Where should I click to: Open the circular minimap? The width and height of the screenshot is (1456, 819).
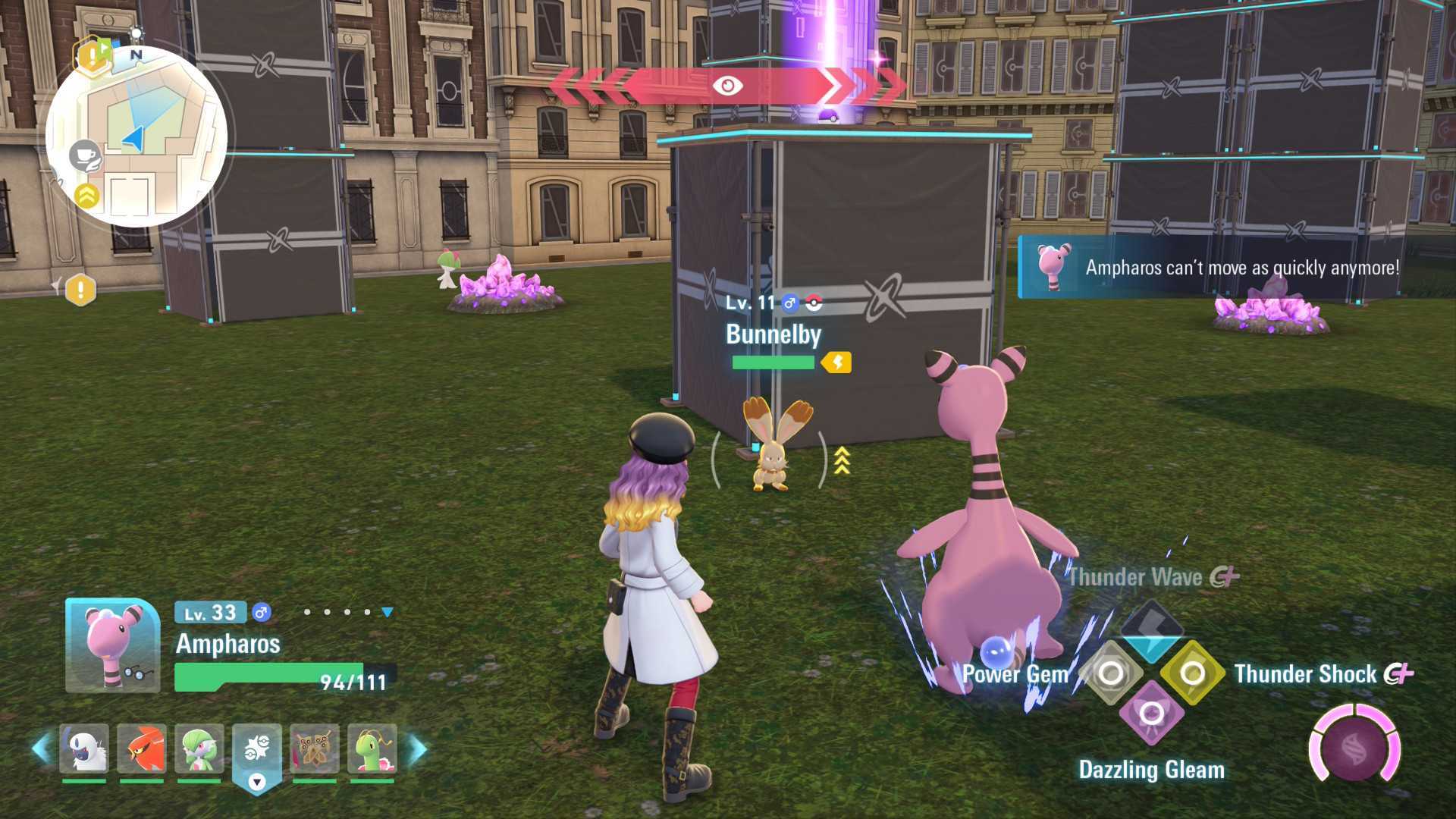pos(136,136)
